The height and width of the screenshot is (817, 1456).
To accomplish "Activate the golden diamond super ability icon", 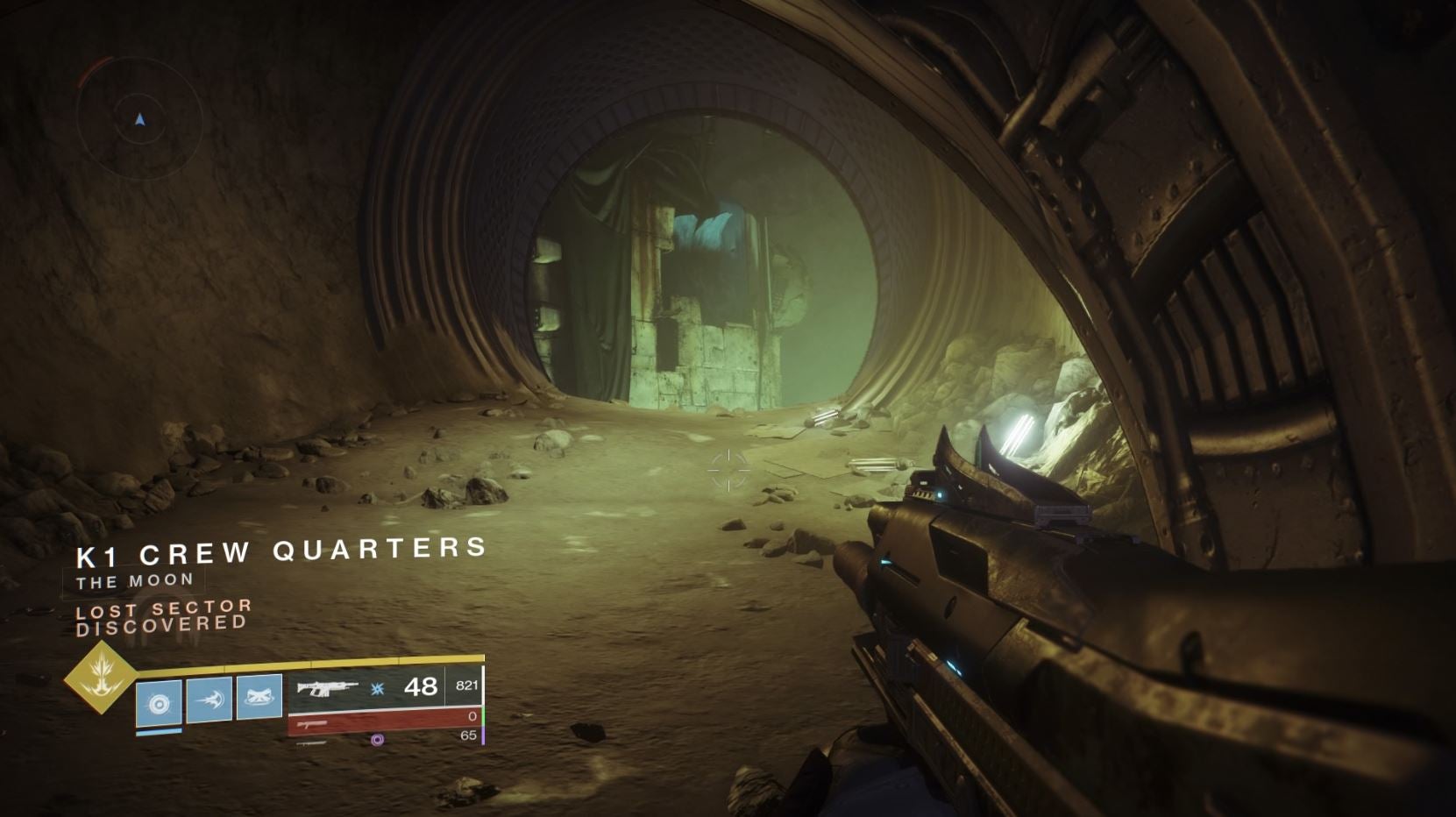I will click(x=101, y=676).
